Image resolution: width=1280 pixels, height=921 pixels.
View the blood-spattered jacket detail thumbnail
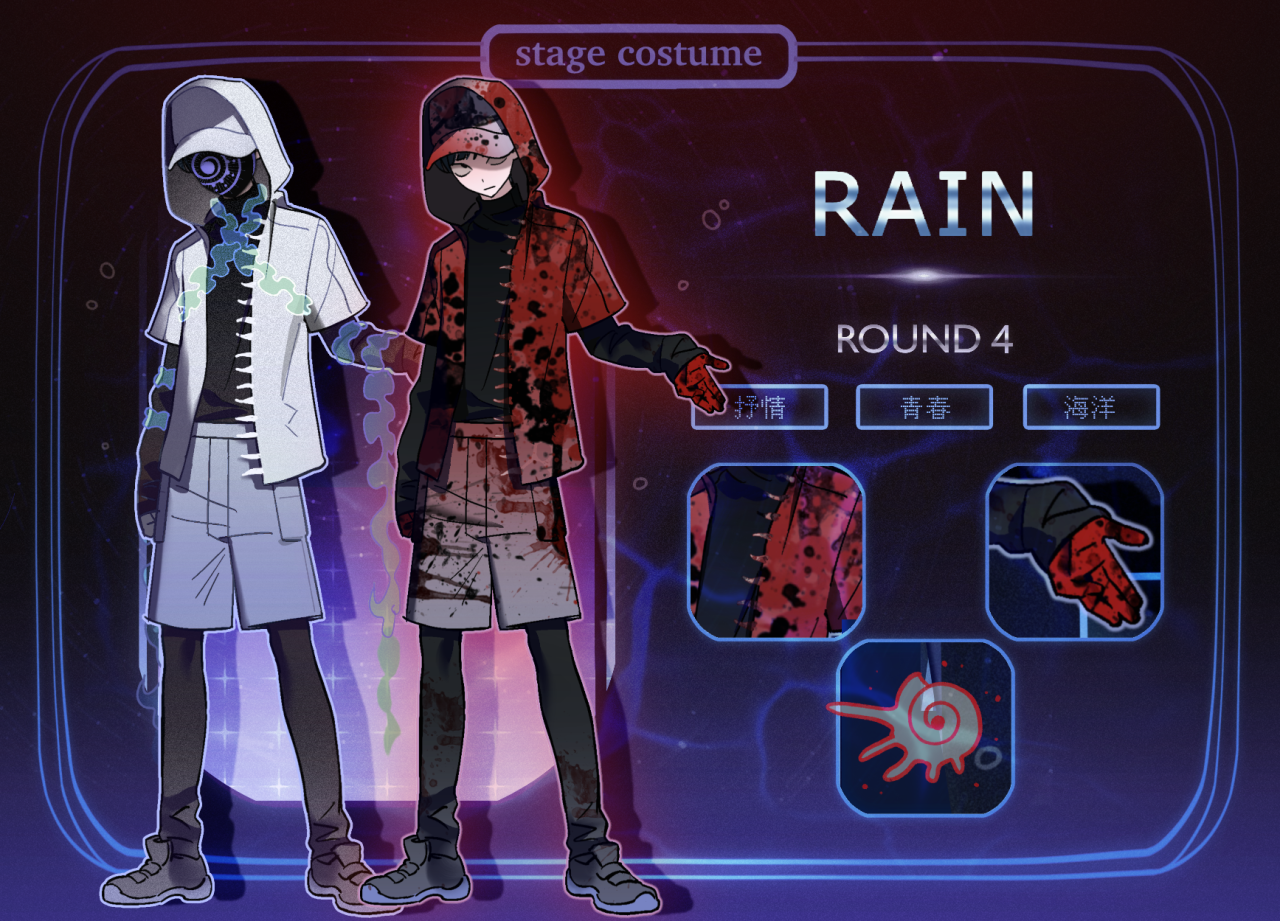776,552
